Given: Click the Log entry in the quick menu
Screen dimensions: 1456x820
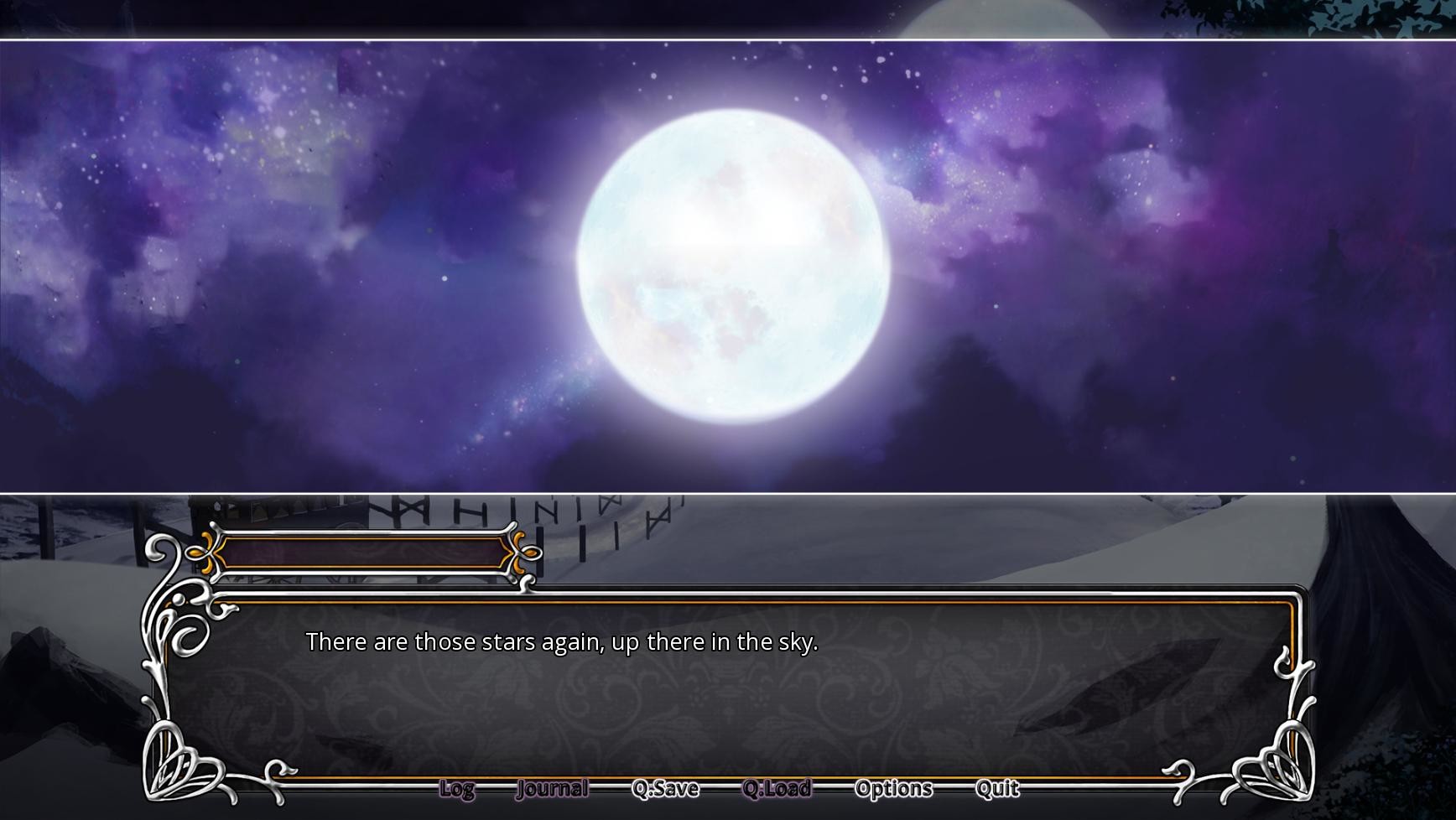Looking at the screenshot, I should 455,789.
